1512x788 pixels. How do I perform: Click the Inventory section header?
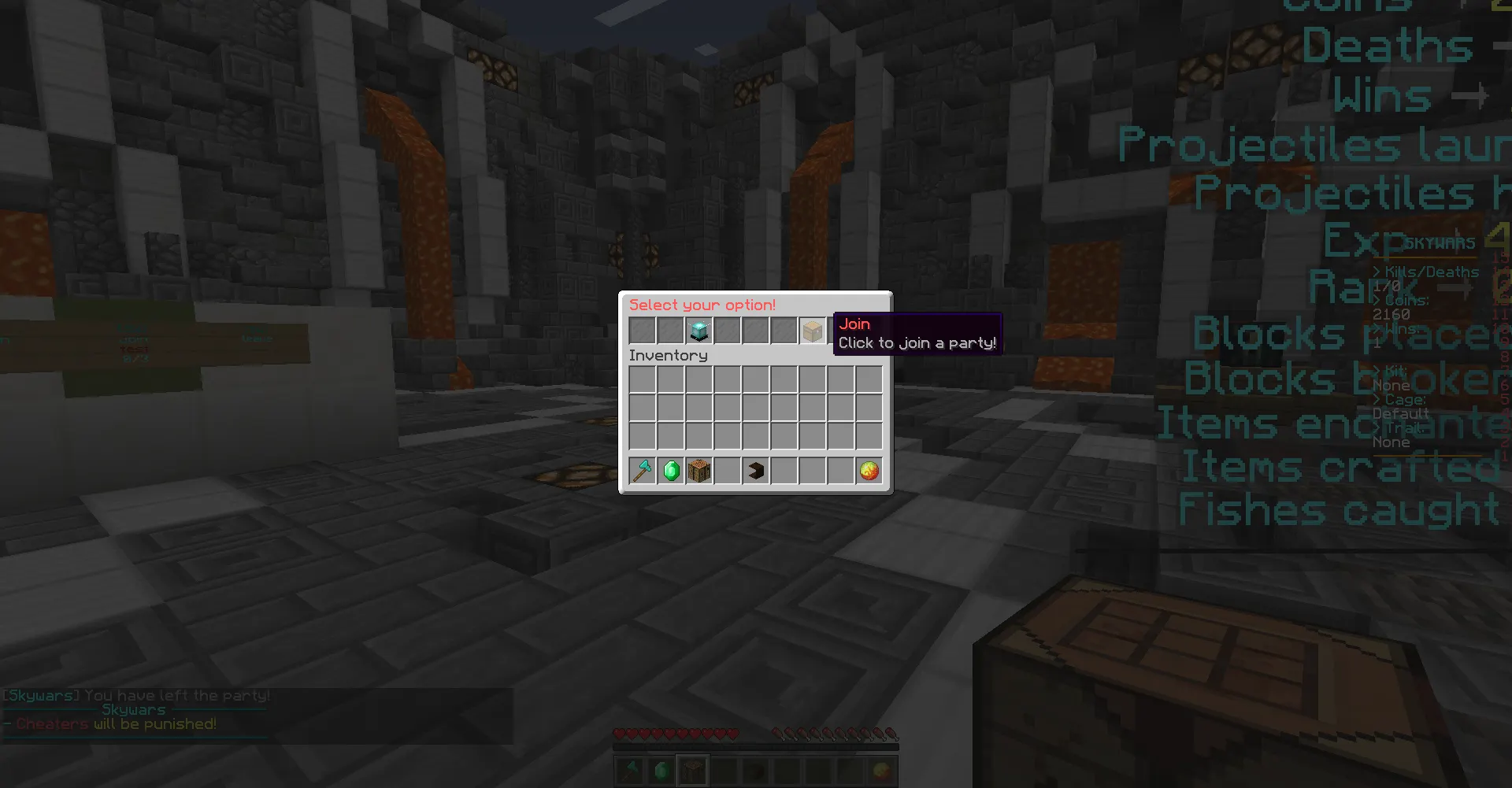(x=668, y=355)
